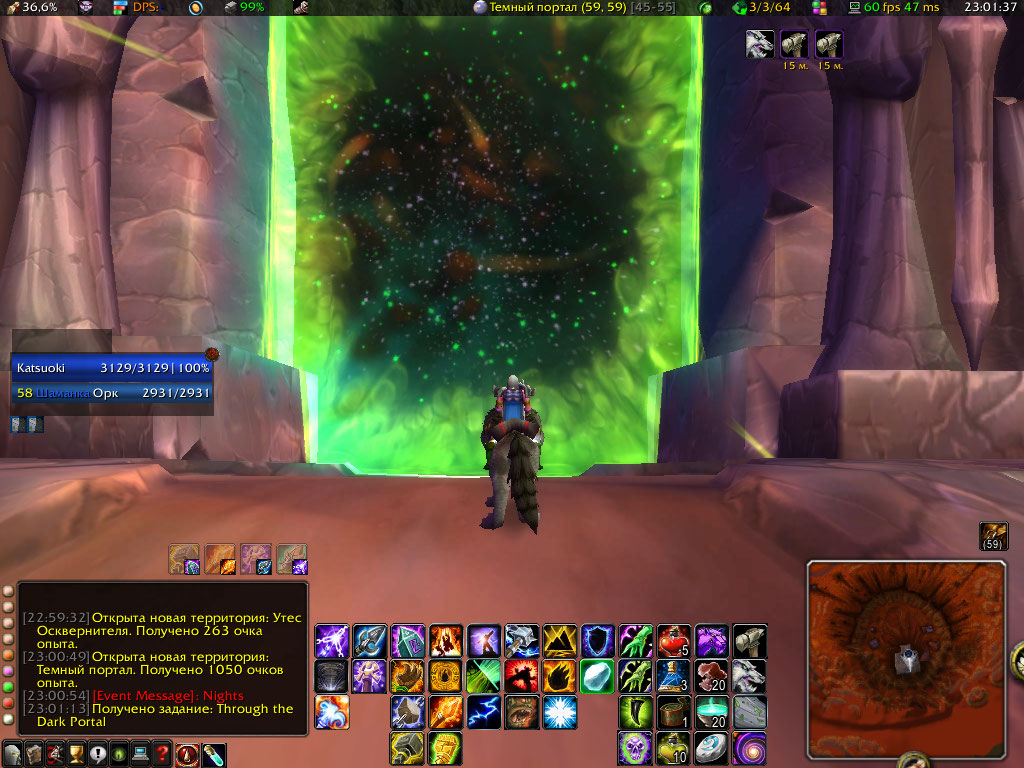
Task: Open the quest log exclamation button
Action: pos(98,754)
